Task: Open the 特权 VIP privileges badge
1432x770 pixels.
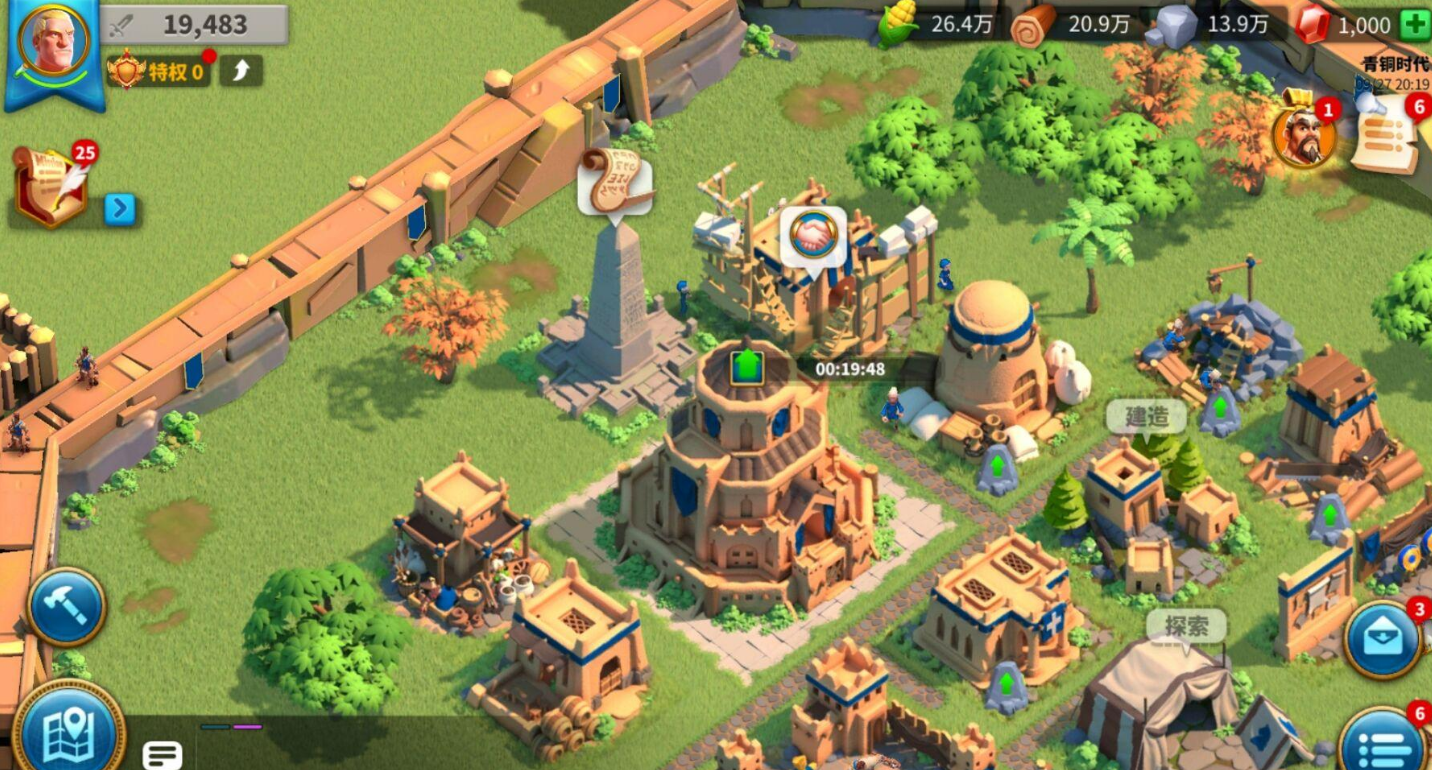Action: coord(160,71)
